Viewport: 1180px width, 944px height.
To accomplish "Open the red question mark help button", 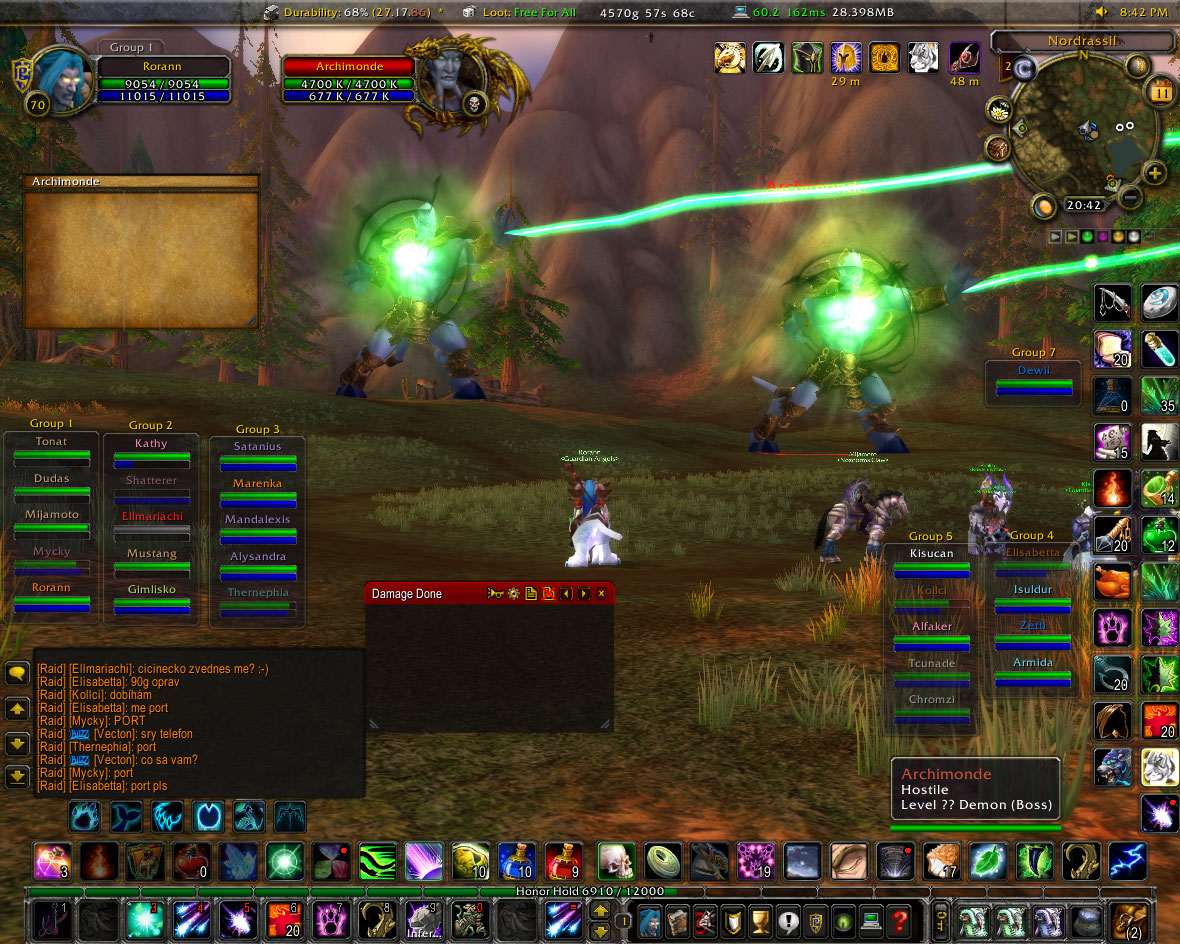I will coord(899,918).
